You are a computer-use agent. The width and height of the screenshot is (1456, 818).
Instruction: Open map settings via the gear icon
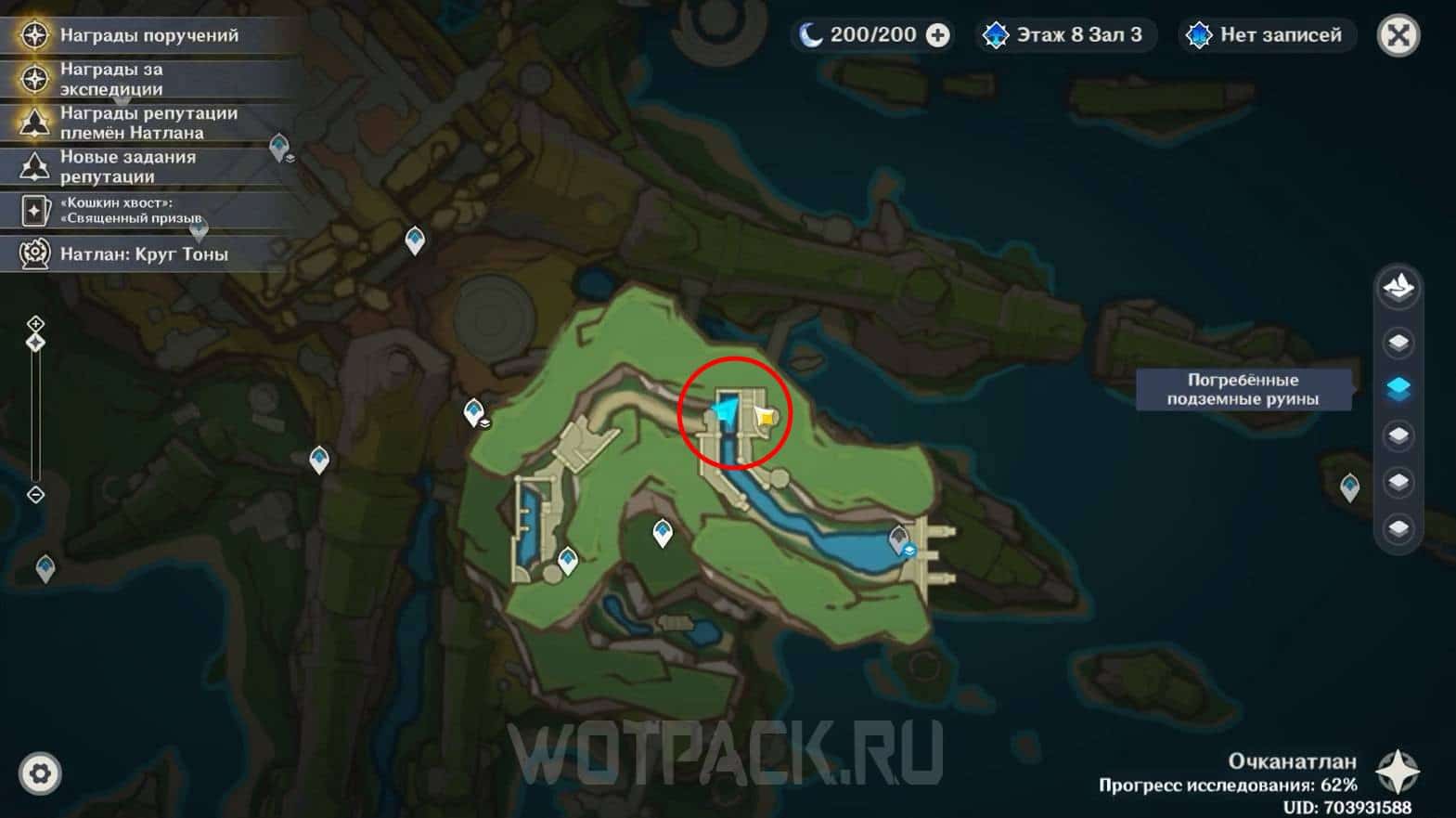tap(40, 773)
